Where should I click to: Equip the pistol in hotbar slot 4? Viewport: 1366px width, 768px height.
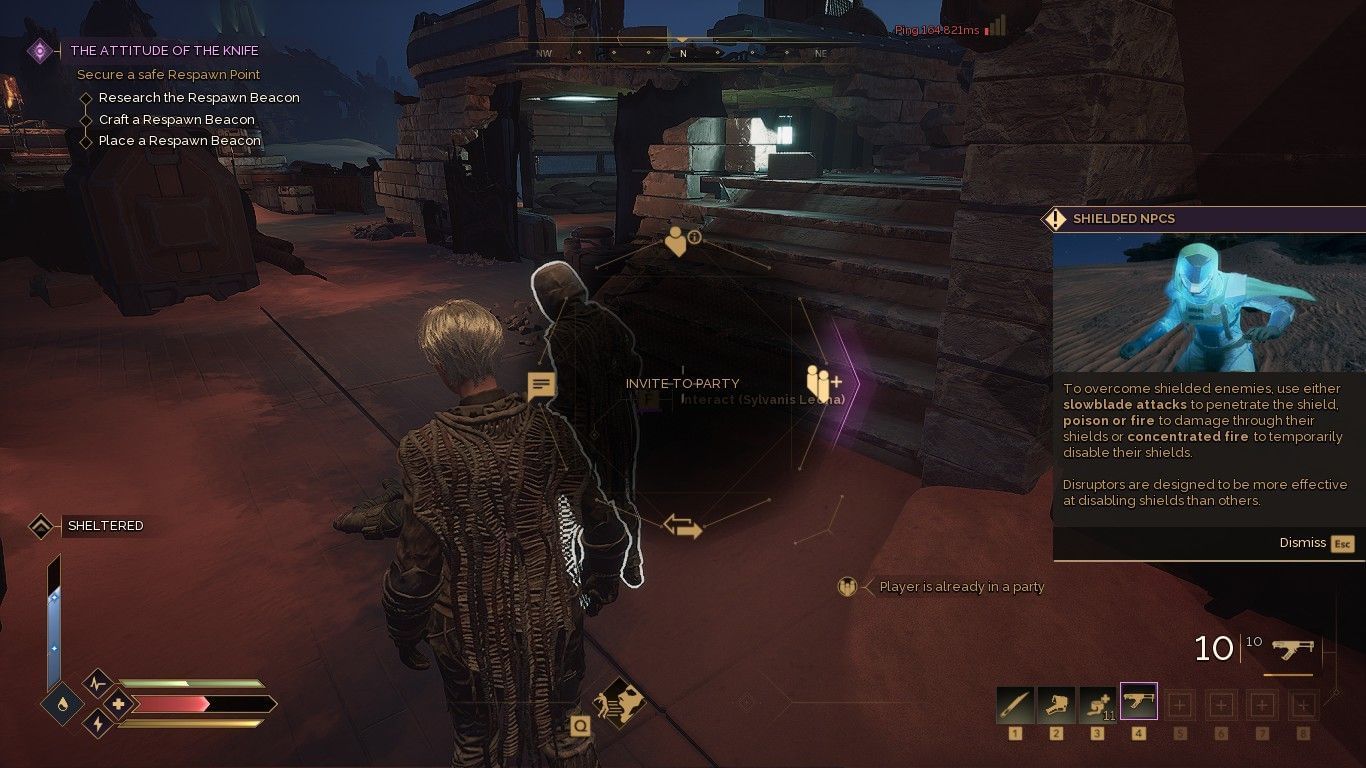[1138, 701]
